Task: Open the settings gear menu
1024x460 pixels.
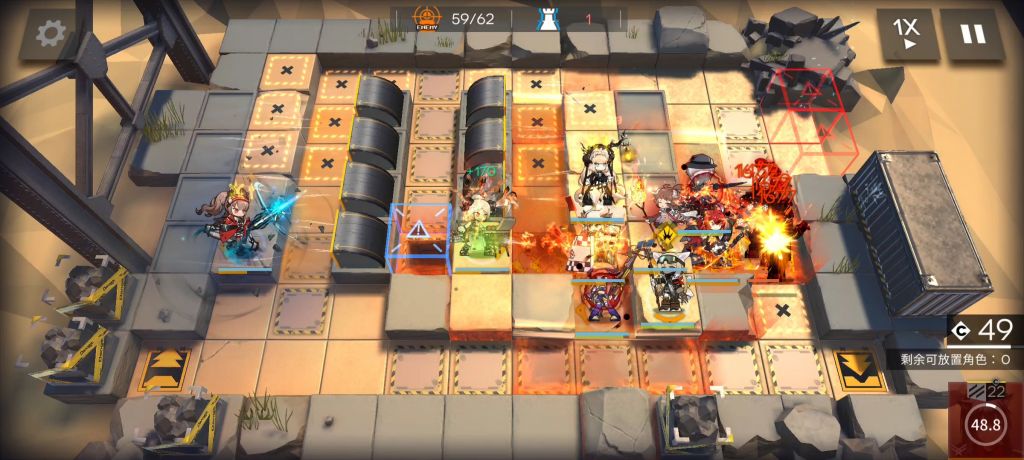Action: tap(49, 35)
